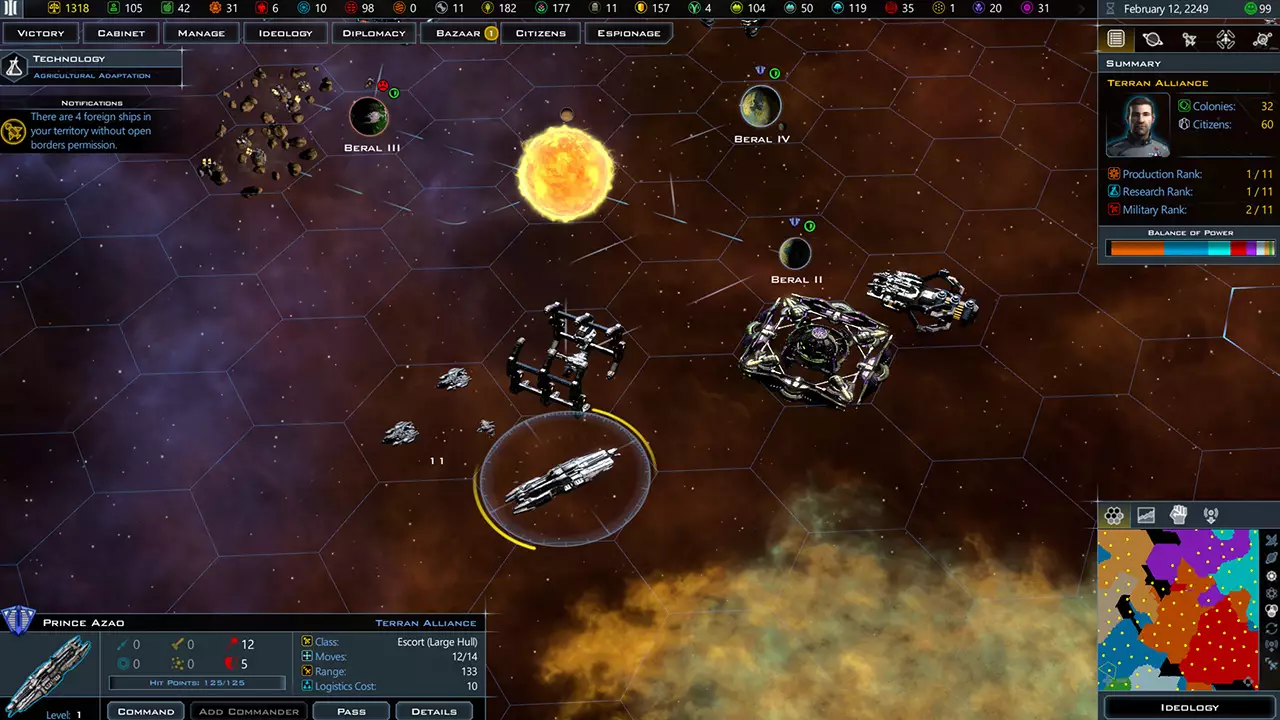Switch to the Diplomacy tab
Screen dimensions: 1280x720
[373, 33]
